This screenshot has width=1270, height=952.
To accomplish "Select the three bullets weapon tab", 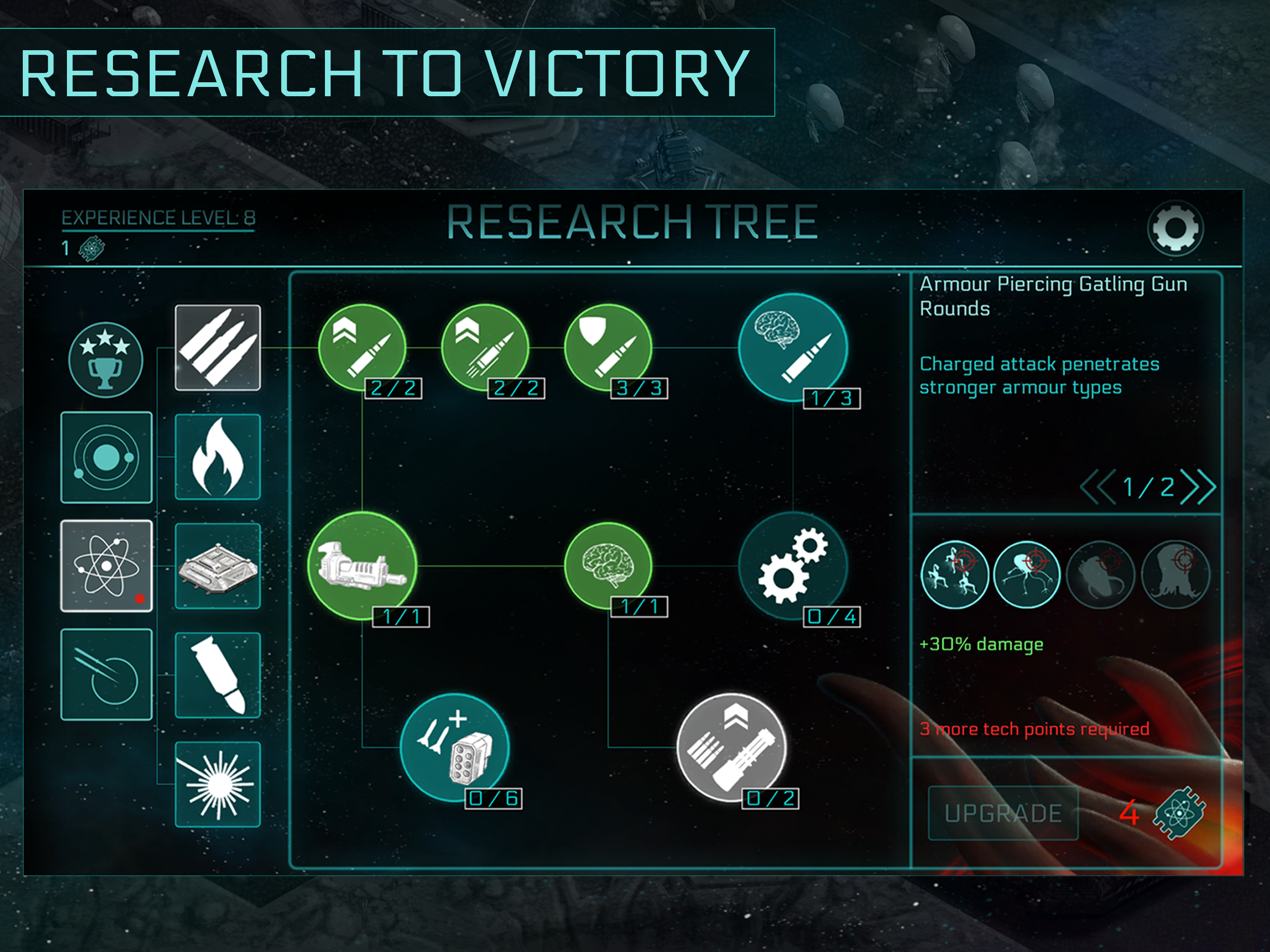I will [218, 348].
